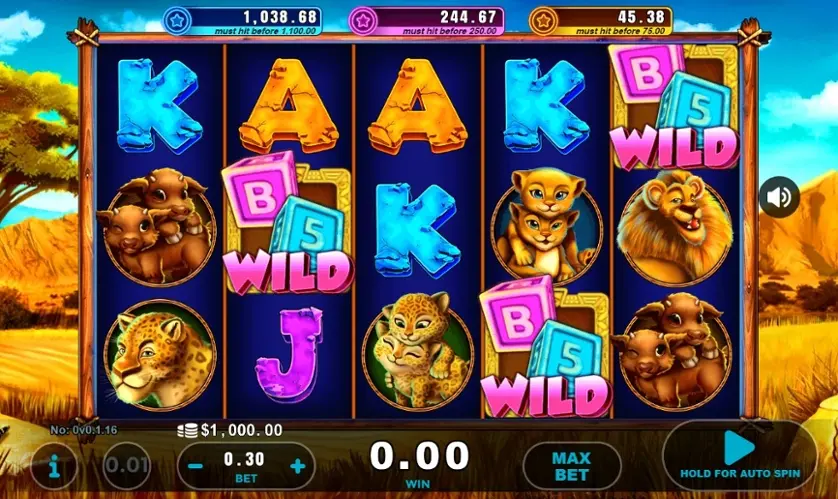Select the 0.01 coin denomination button

[x=128, y=466]
